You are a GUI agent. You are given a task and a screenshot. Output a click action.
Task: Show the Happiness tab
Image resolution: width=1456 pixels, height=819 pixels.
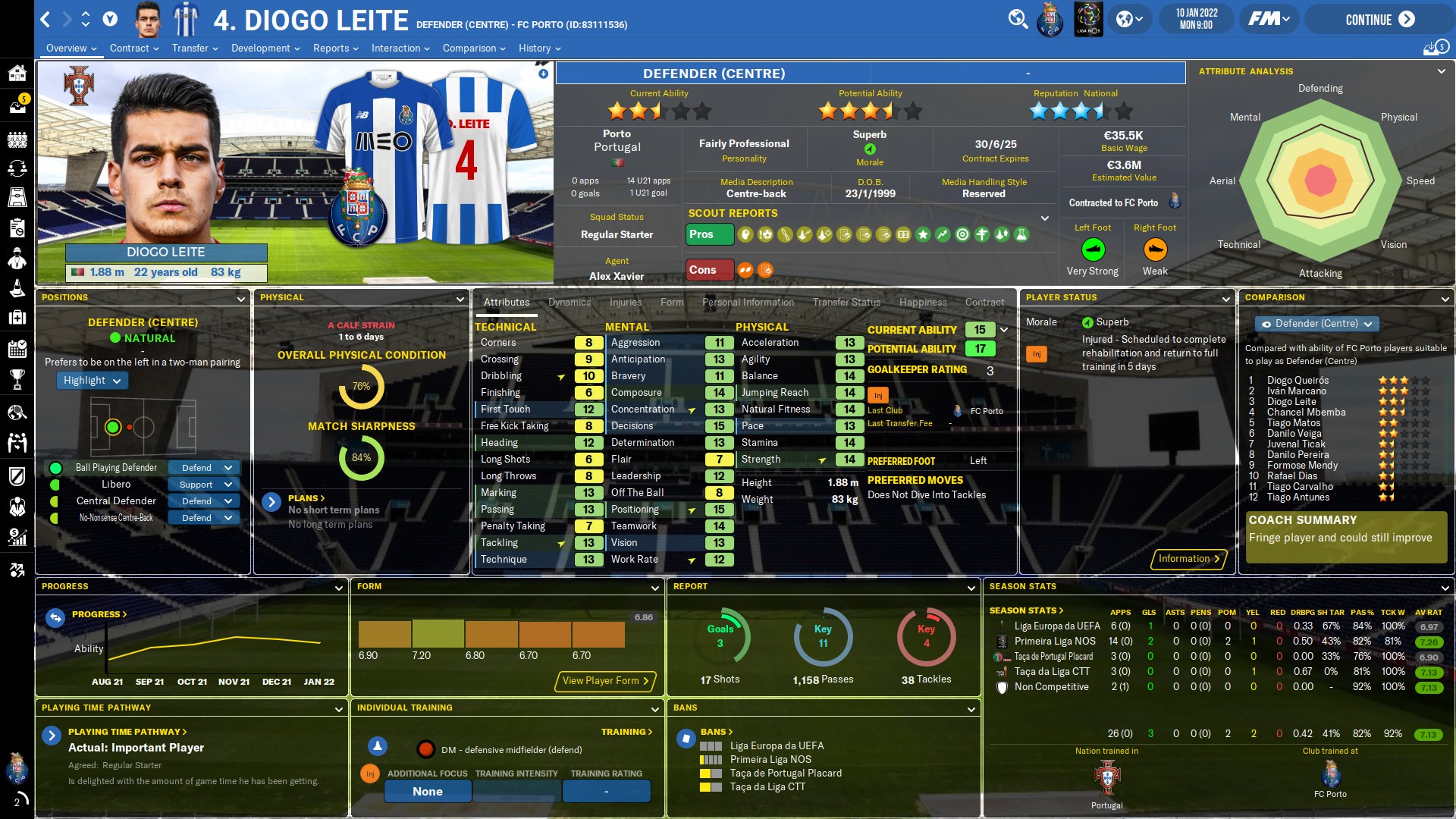tap(923, 302)
